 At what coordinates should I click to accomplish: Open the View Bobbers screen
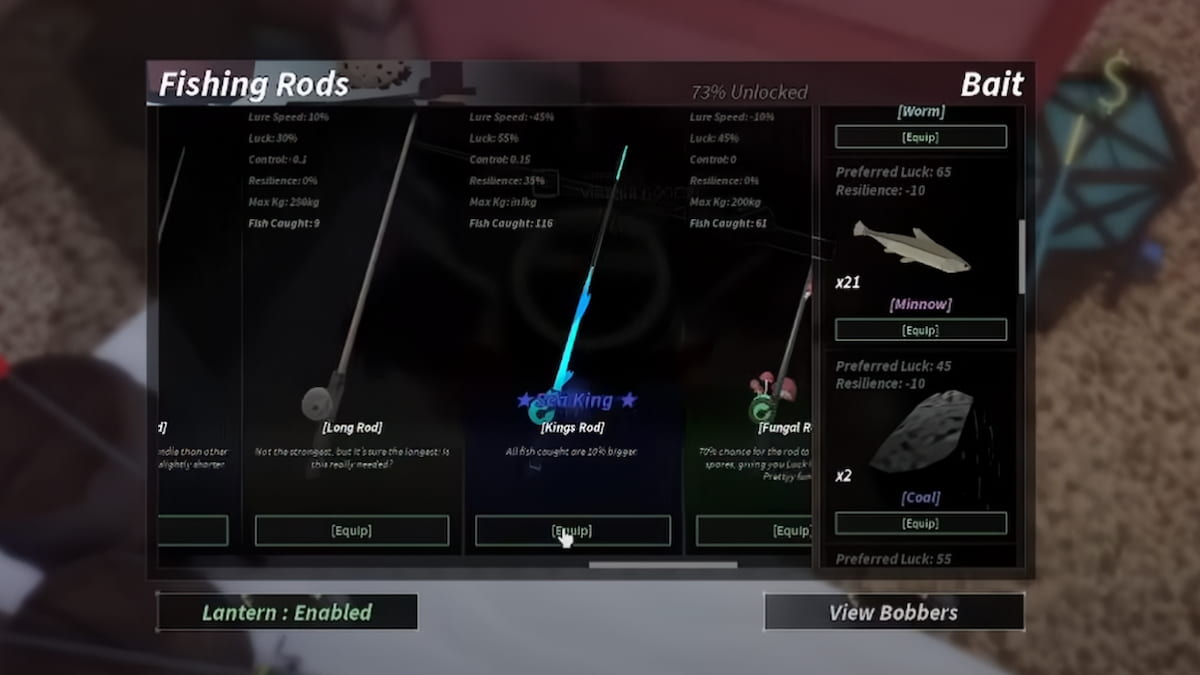893,612
